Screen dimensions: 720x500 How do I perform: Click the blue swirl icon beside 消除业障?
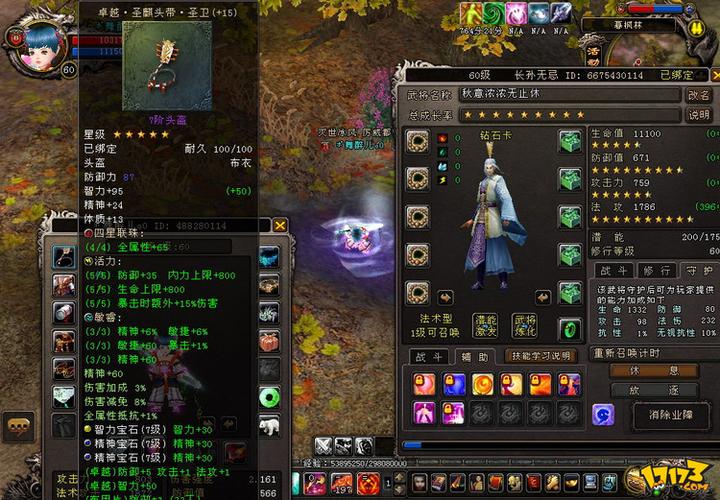pos(603,415)
